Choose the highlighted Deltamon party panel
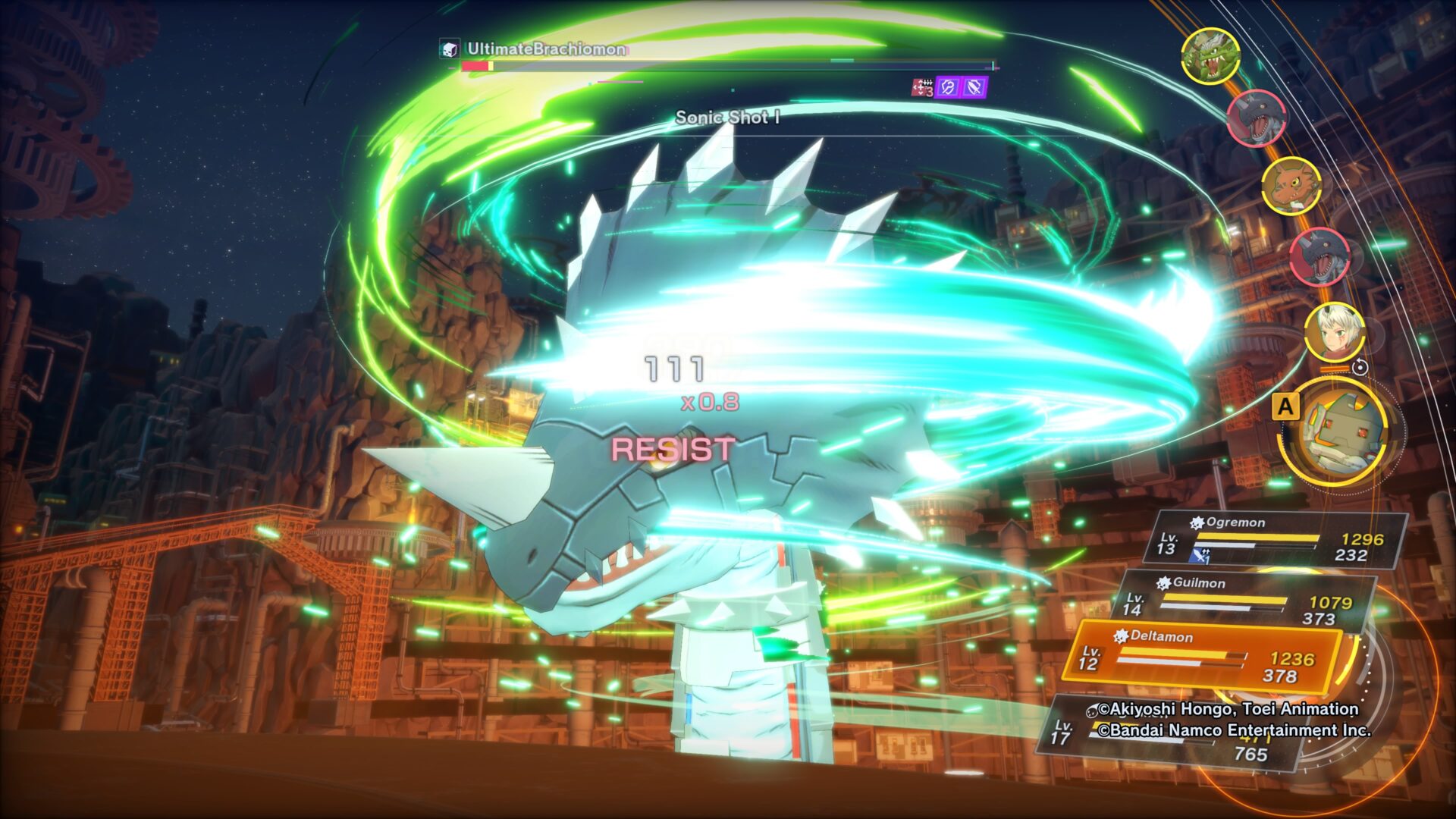This screenshot has height=819, width=1456. [1202, 657]
